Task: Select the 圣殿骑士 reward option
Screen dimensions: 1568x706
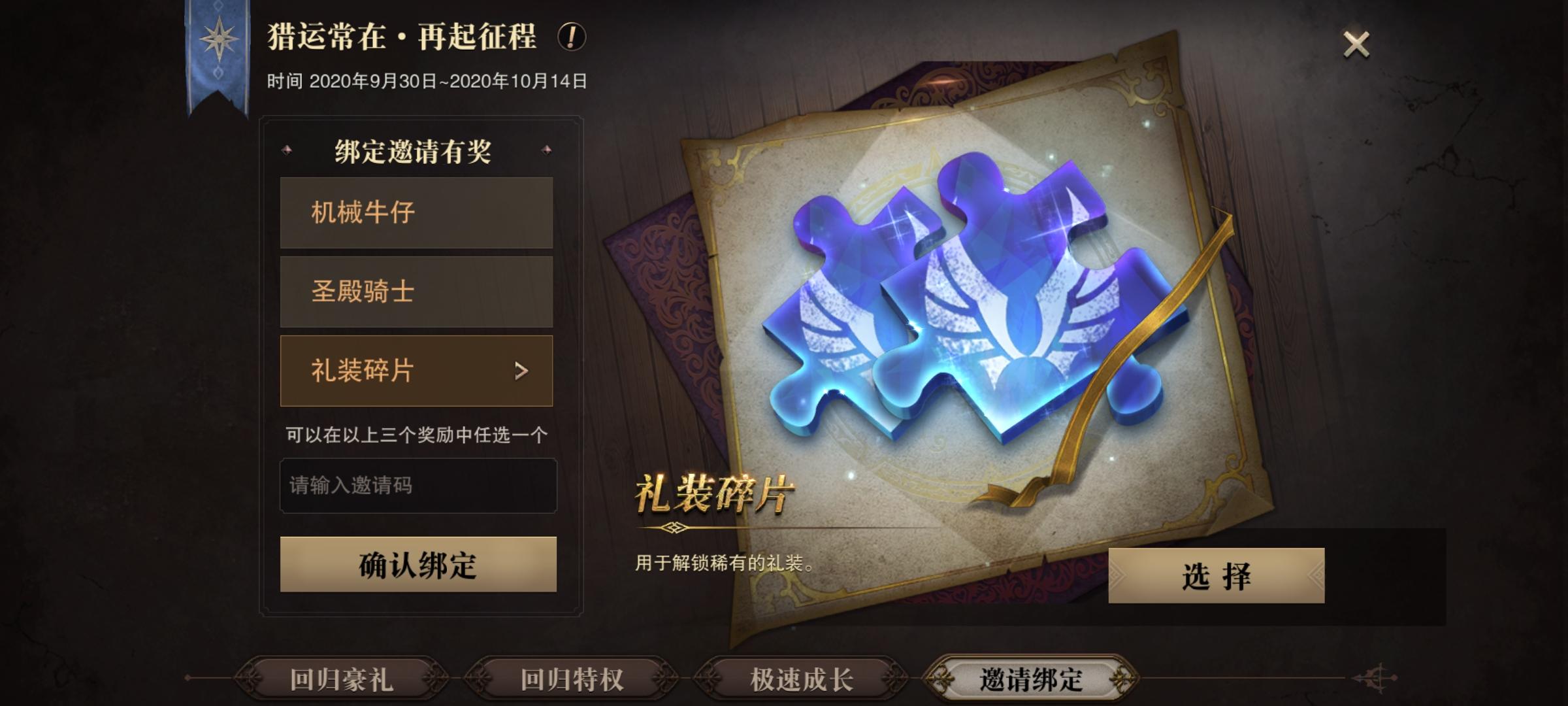Action: [x=417, y=292]
